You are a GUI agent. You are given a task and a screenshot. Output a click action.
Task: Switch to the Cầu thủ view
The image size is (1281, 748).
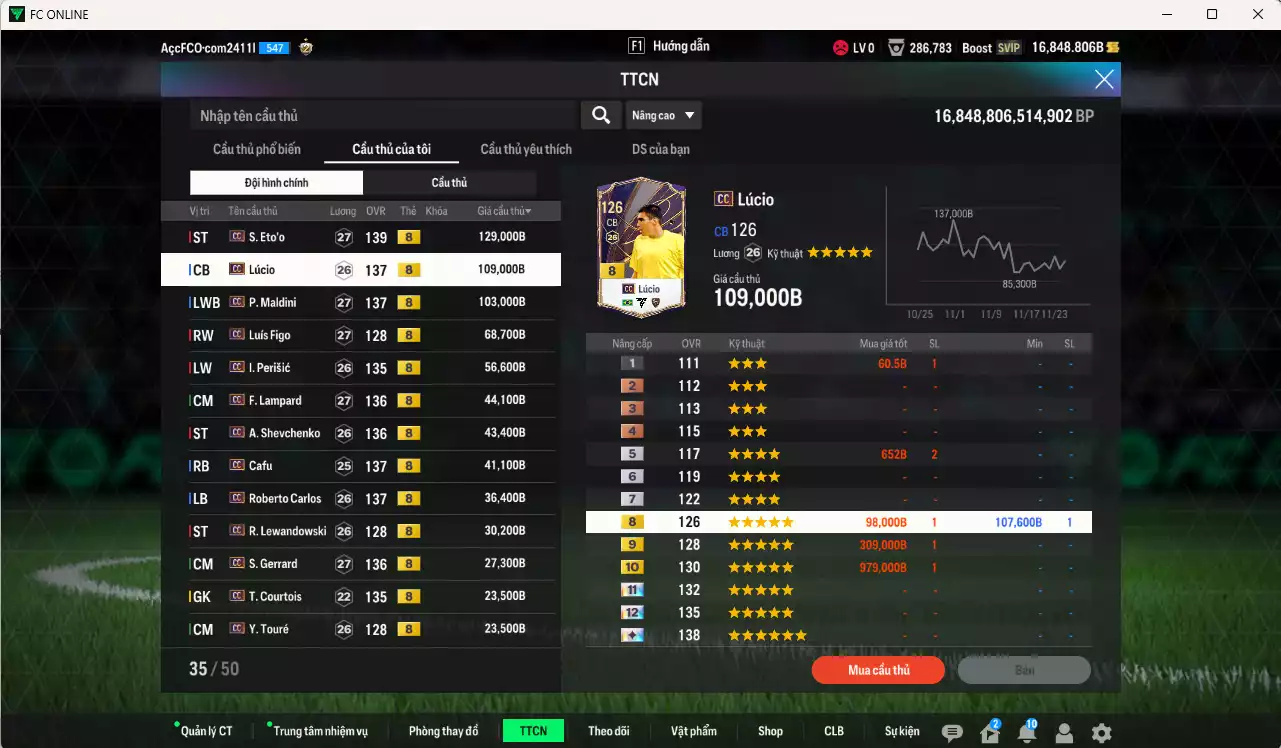click(x=450, y=182)
